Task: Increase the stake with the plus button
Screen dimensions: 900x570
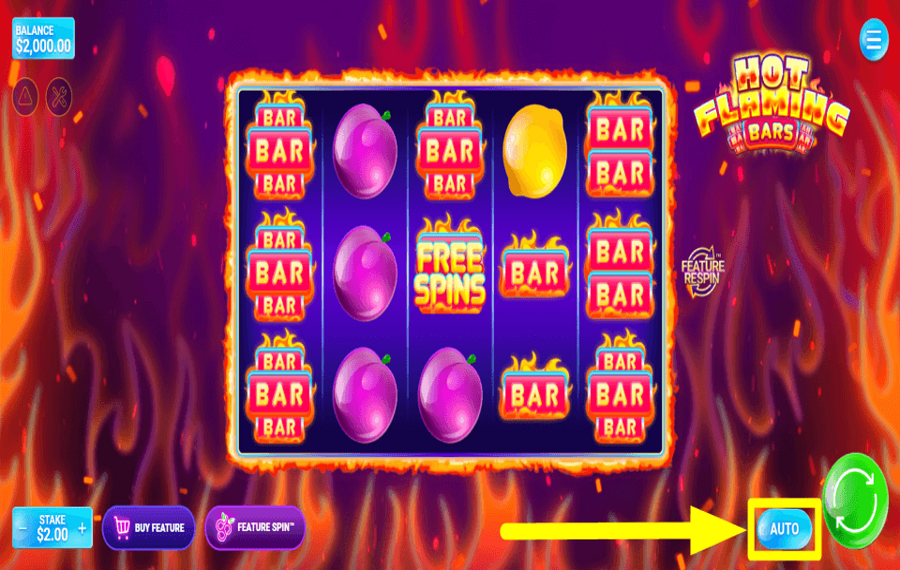Action: tap(82, 527)
